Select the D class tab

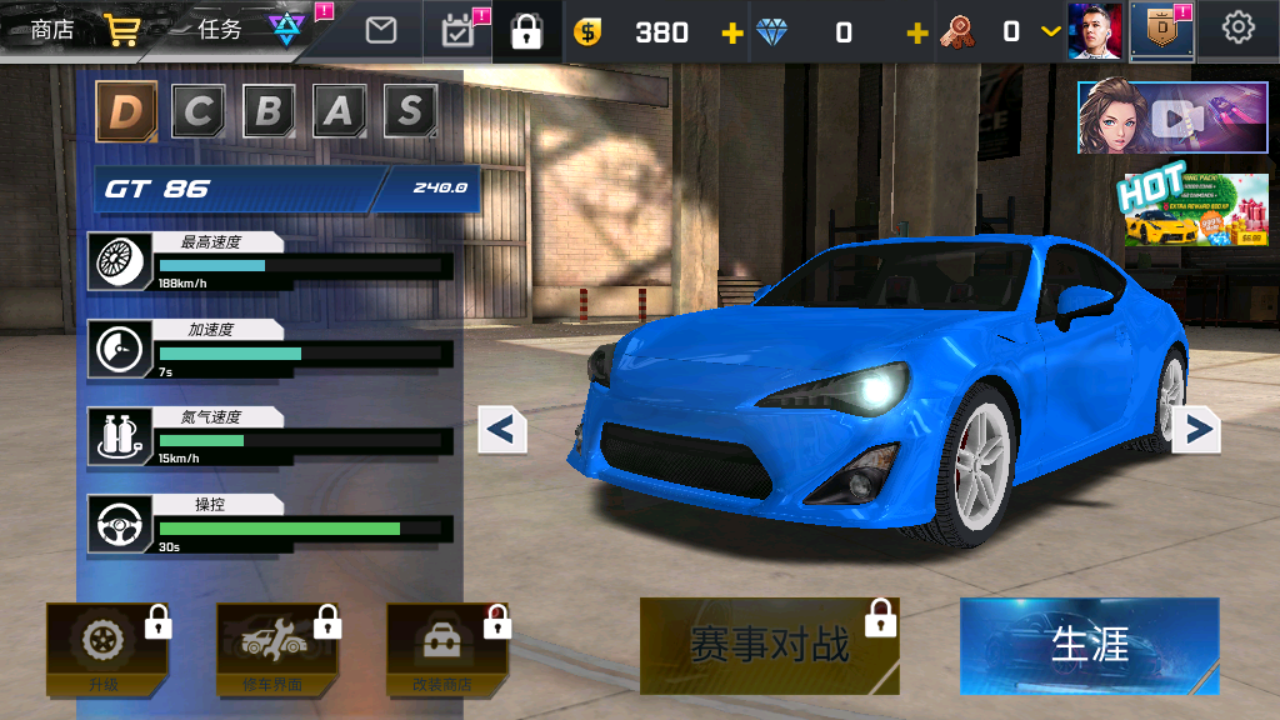click(126, 111)
